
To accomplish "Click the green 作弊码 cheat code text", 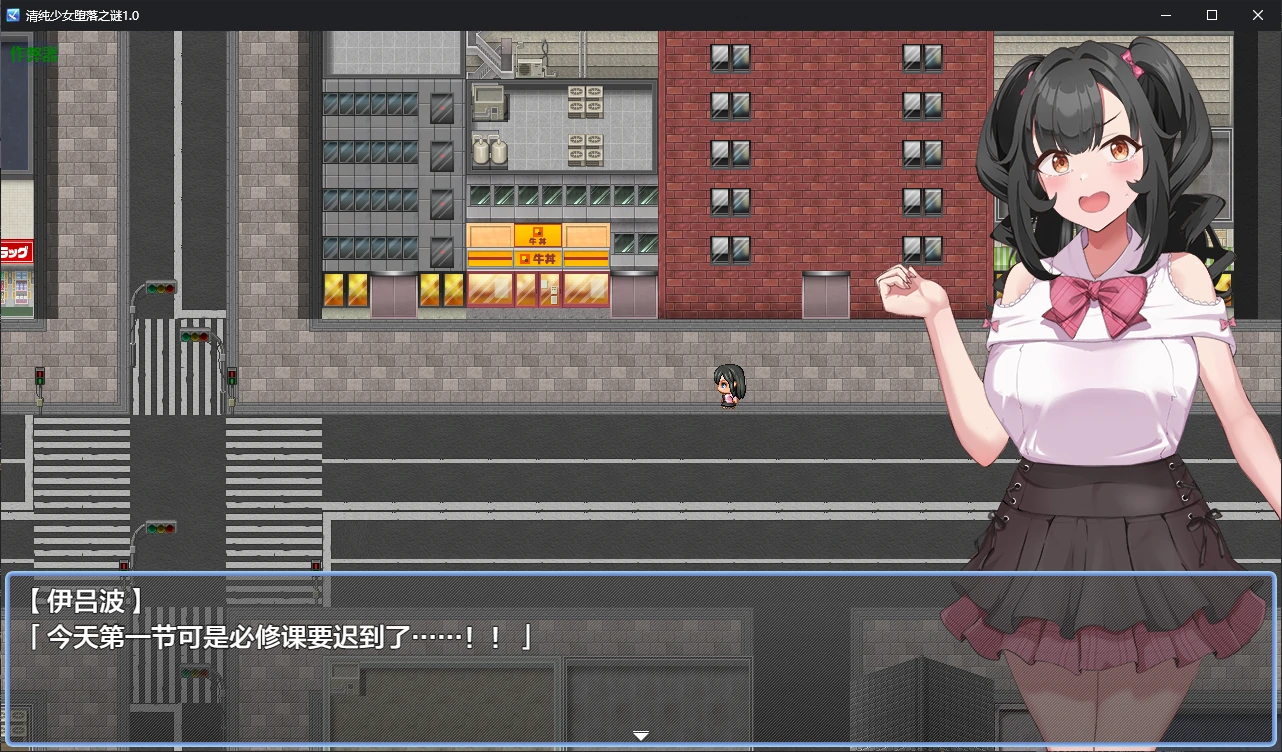I will point(32,55).
